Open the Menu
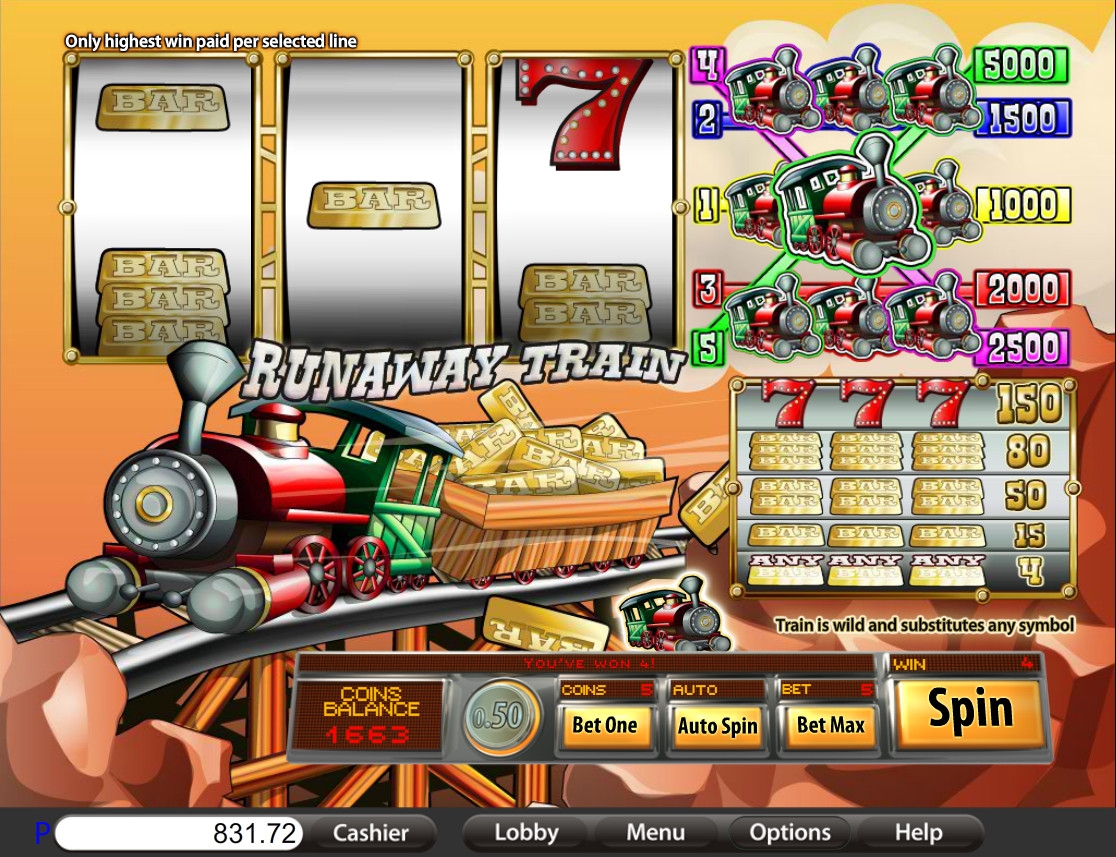Viewport: 1116px width, 857px height. (656, 832)
